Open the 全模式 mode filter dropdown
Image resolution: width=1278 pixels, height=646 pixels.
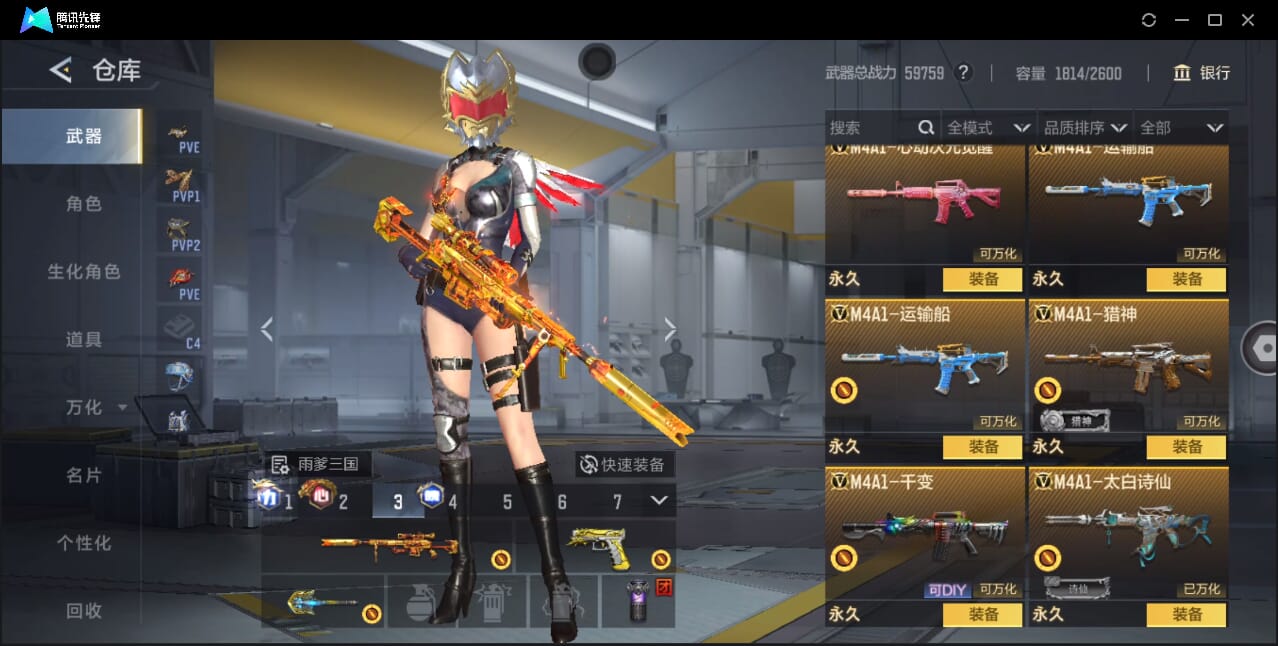(988, 128)
